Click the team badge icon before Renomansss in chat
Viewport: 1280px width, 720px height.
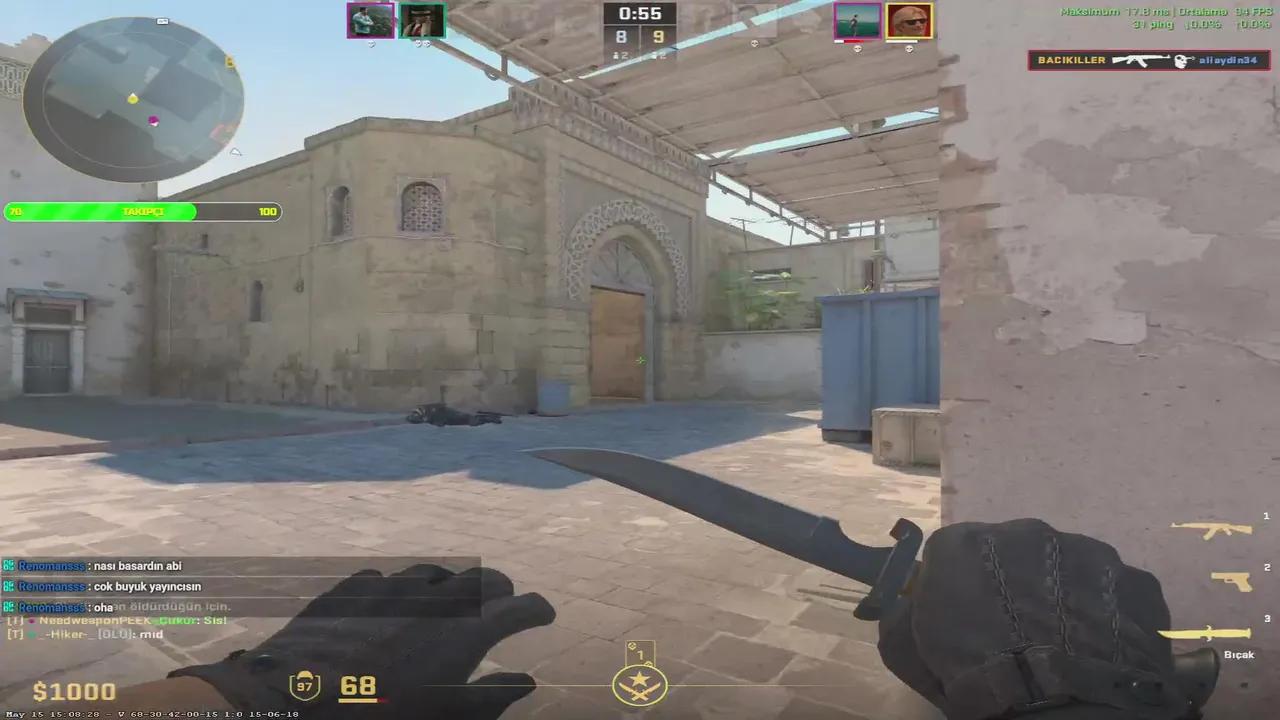(8, 565)
